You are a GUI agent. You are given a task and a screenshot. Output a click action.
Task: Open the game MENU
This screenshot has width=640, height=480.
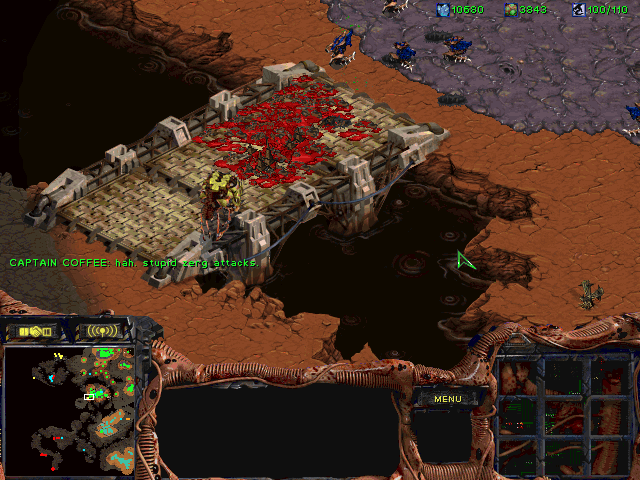[x=447, y=399]
